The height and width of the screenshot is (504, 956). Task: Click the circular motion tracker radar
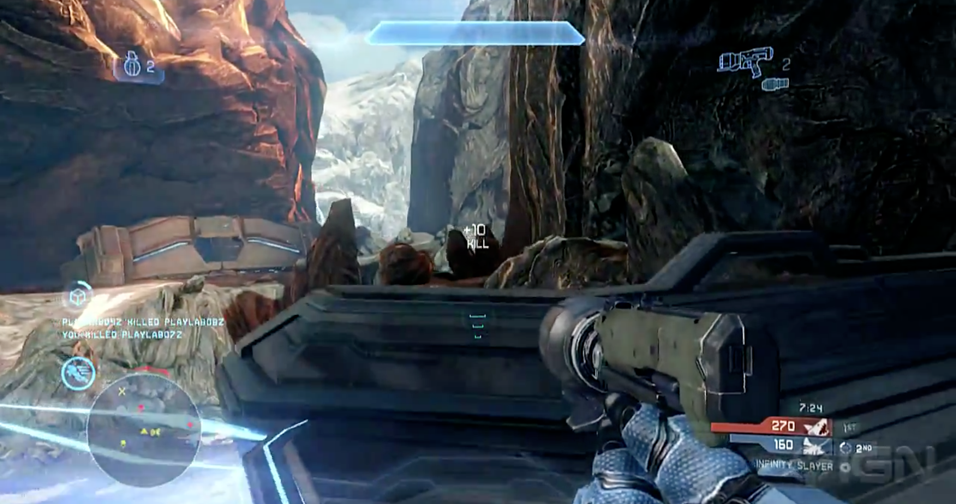[144, 429]
